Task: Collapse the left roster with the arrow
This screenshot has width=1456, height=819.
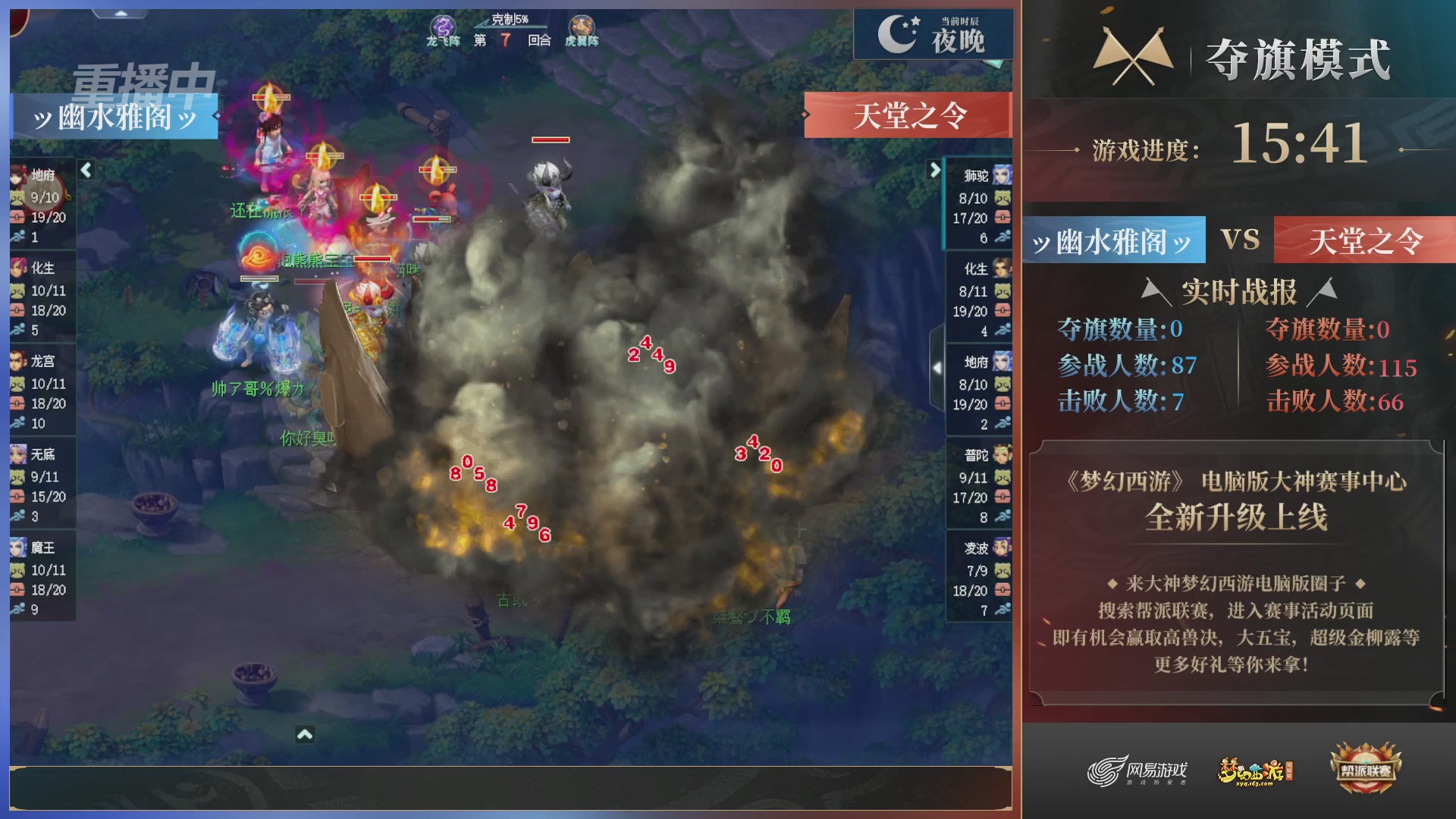Action: click(x=86, y=171)
